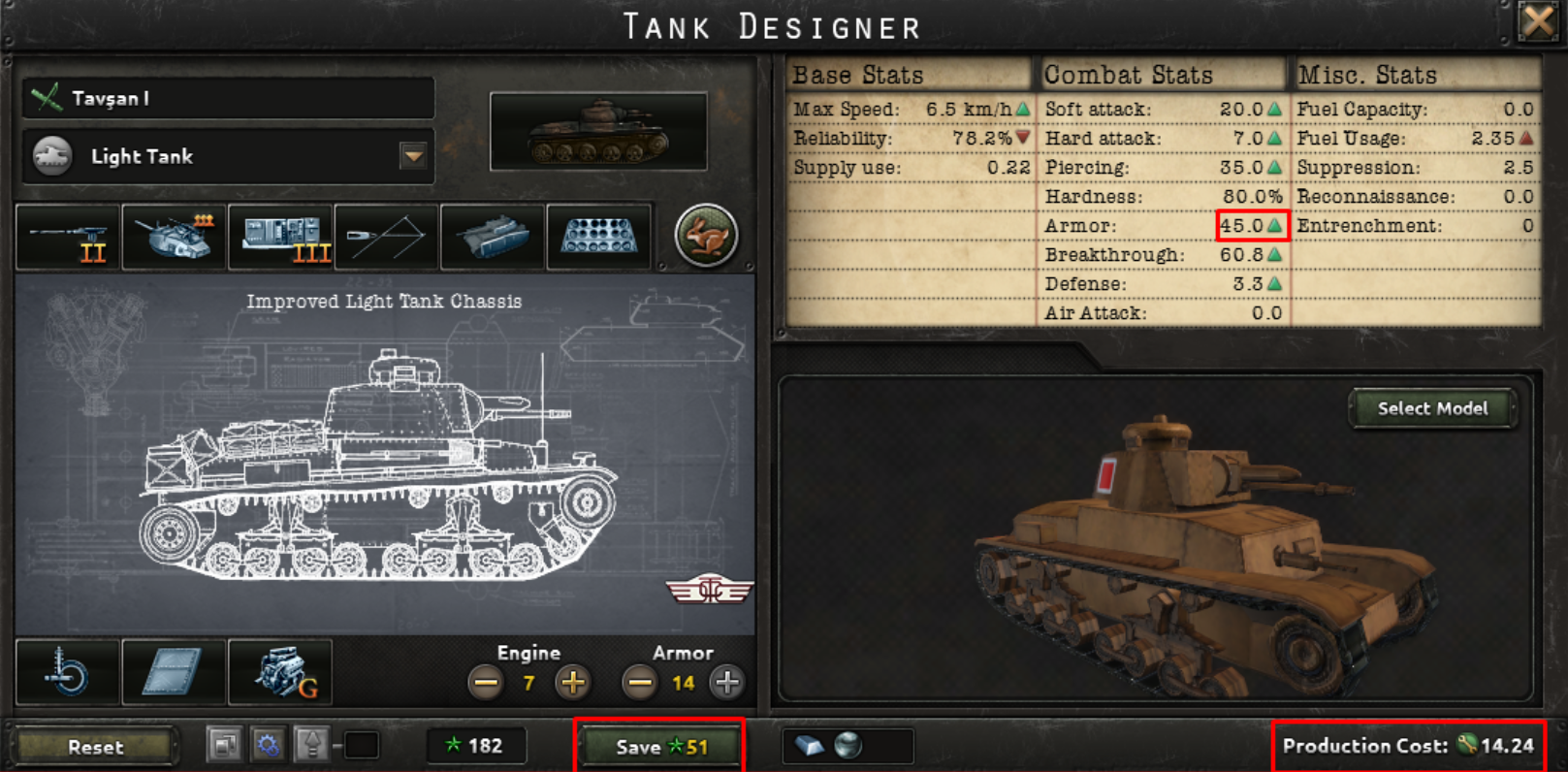The image size is (1568, 772).
Task: Click the Select Model button
Action: tap(1432, 408)
